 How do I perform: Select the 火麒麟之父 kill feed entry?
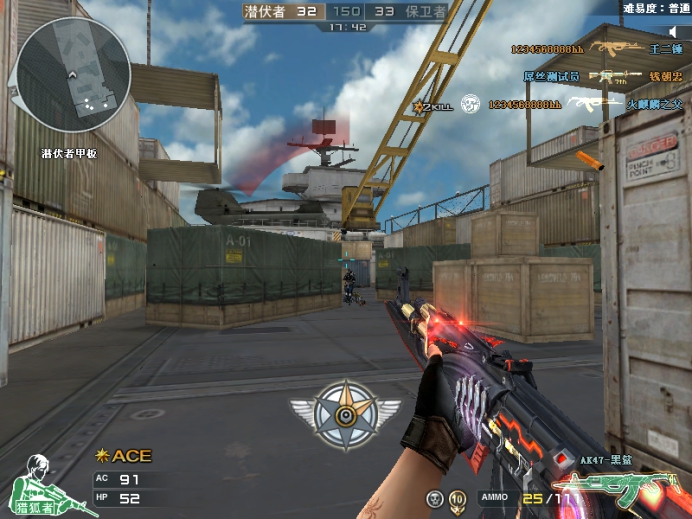coord(654,102)
